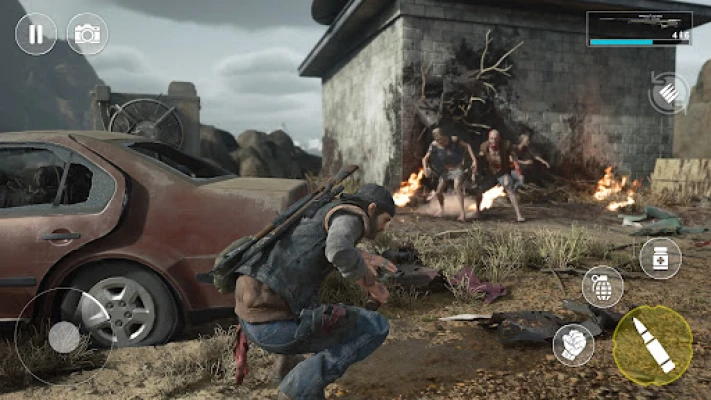711x400 pixels.
Task: Pause the game
Action: pyautogui.click(x=36, y=34)
